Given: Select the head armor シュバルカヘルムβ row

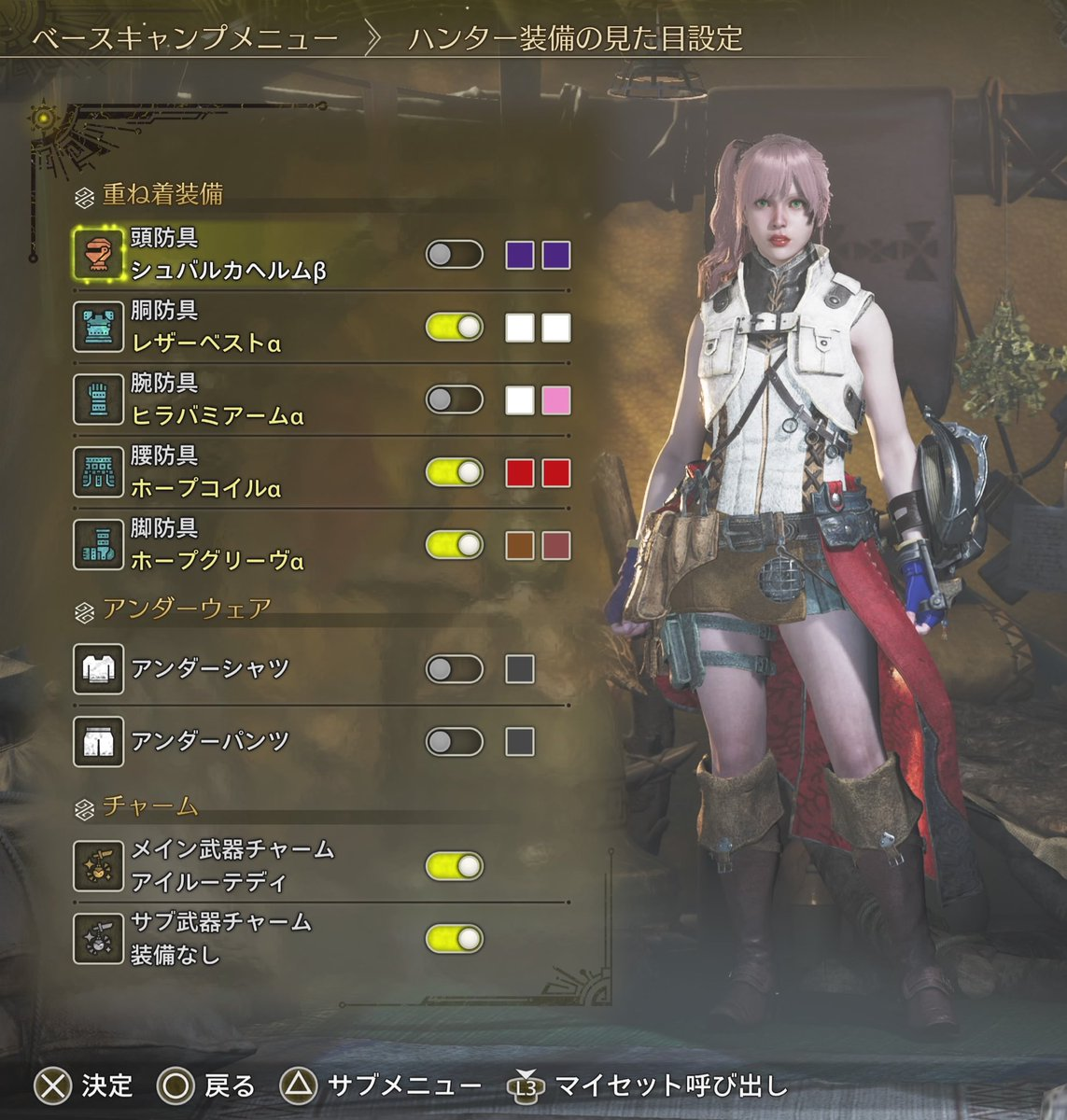Looking at the screenshot, I should click(228, 255).
